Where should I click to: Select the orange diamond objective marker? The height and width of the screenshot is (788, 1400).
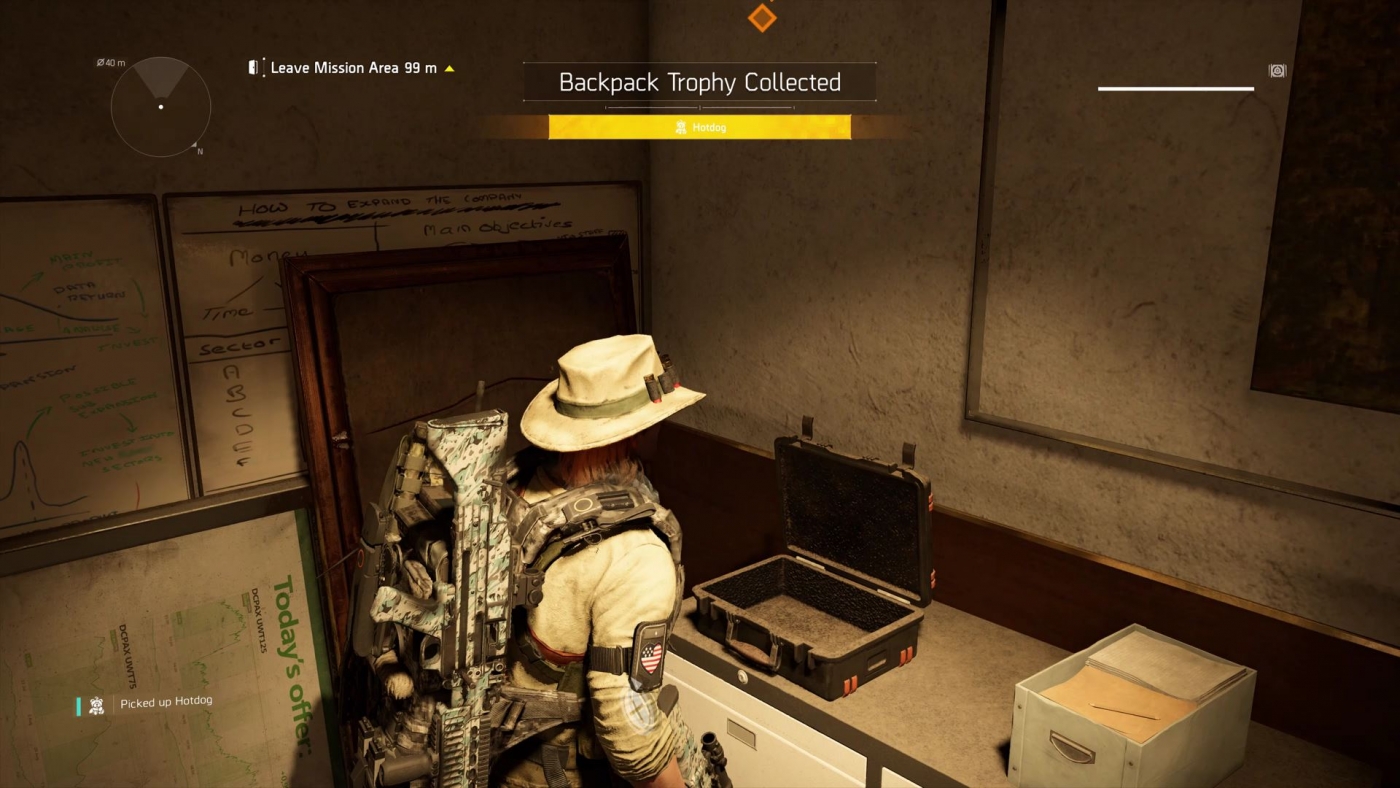[x=761, y=16]
